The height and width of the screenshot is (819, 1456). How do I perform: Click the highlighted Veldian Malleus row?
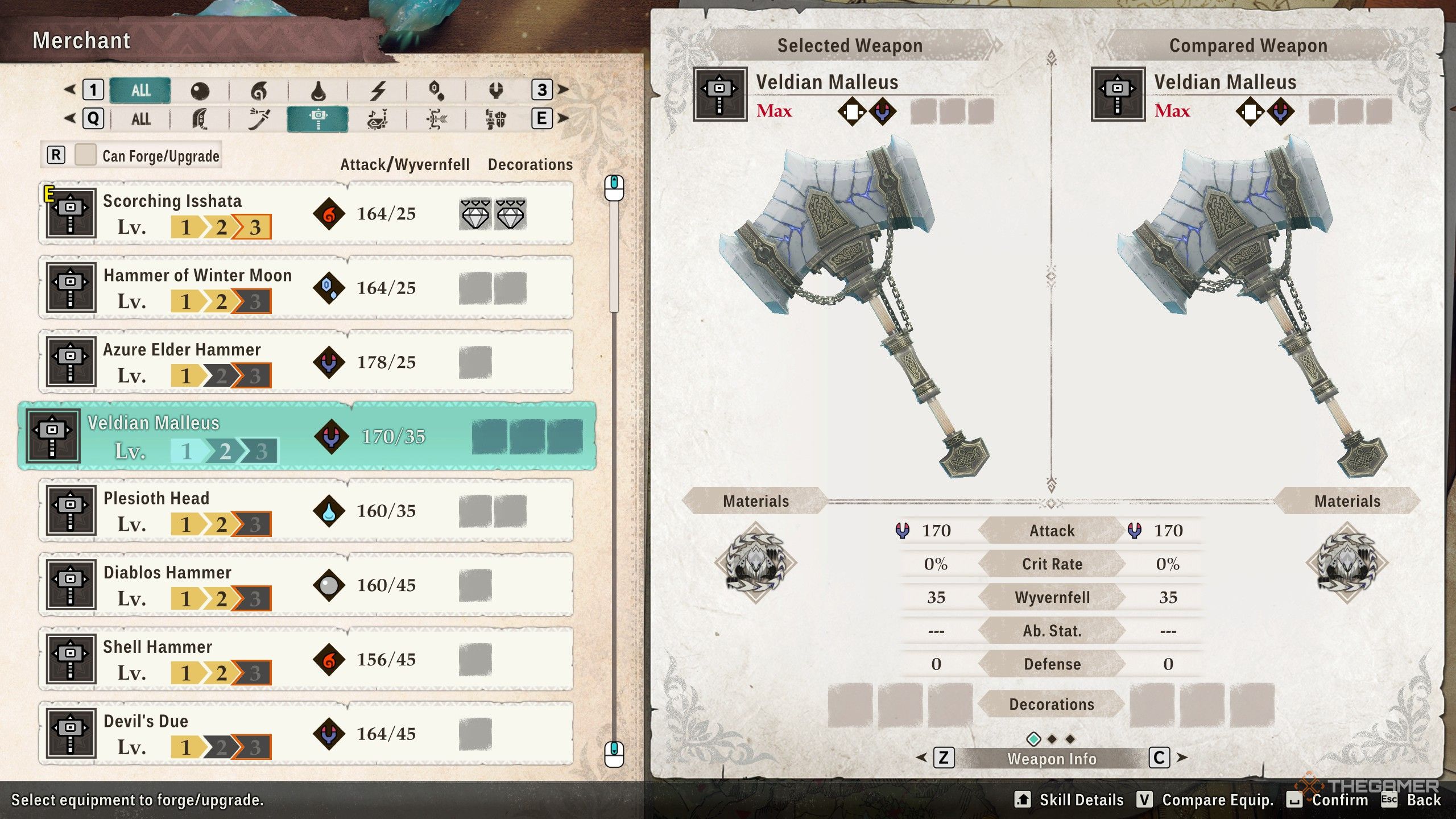pos(307,436)
